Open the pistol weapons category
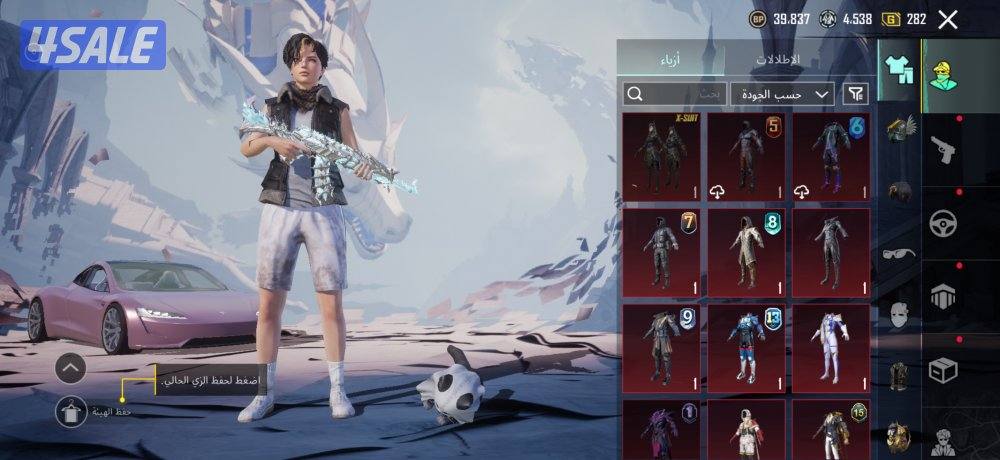This screenshot has height=460, width=1000. [943, 150]
